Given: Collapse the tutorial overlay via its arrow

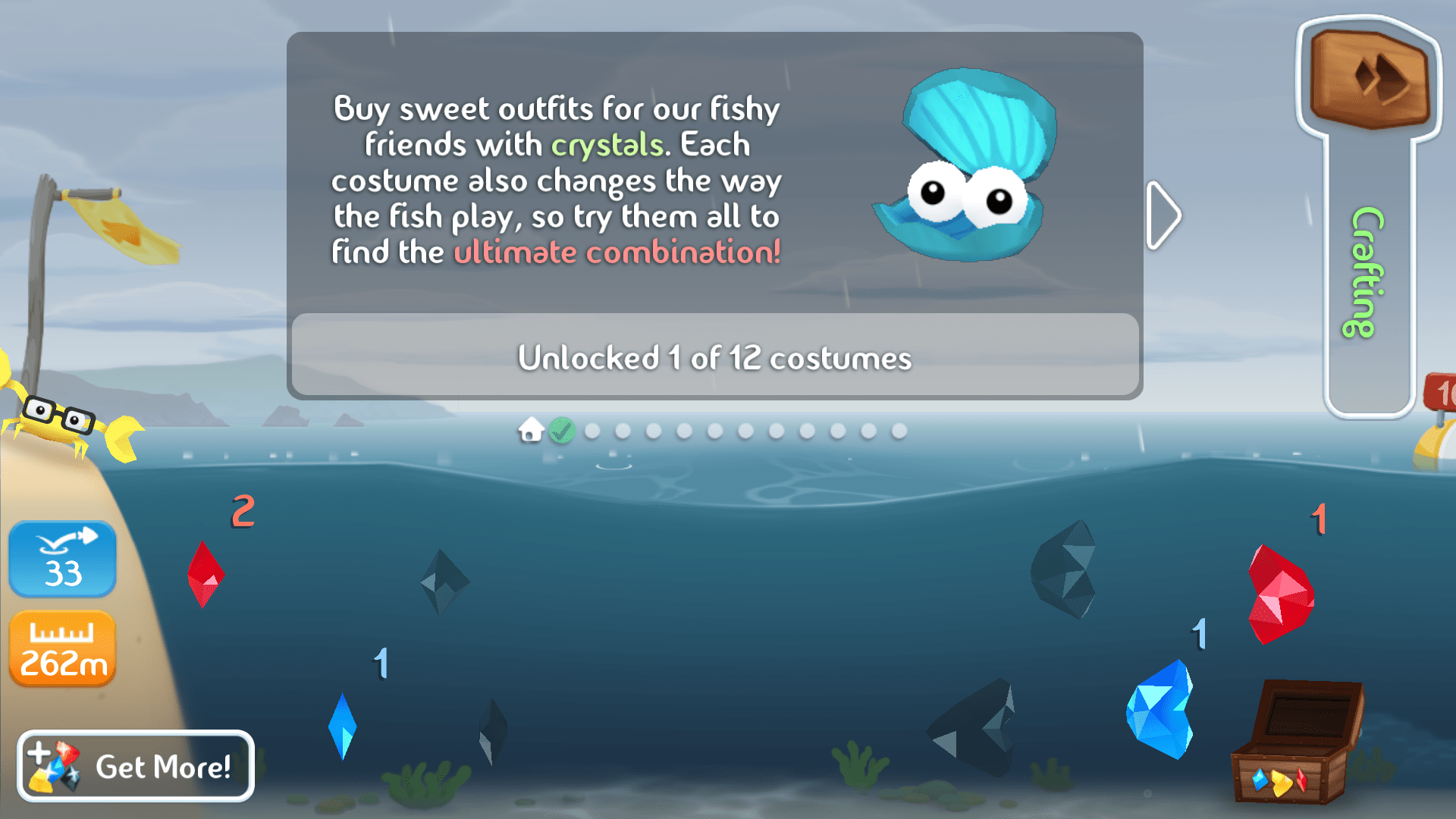Looking at the screenshot, I should [x=1162, y=215].
